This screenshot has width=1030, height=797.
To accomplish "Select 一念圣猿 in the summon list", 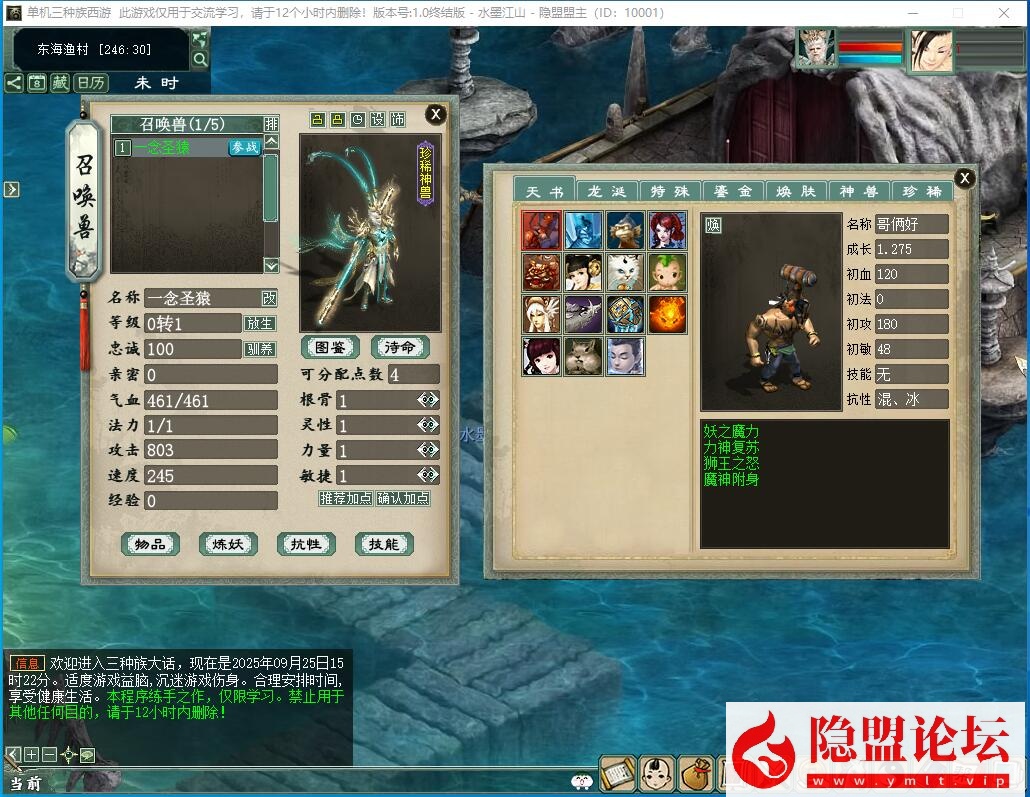I will point(170,147).
